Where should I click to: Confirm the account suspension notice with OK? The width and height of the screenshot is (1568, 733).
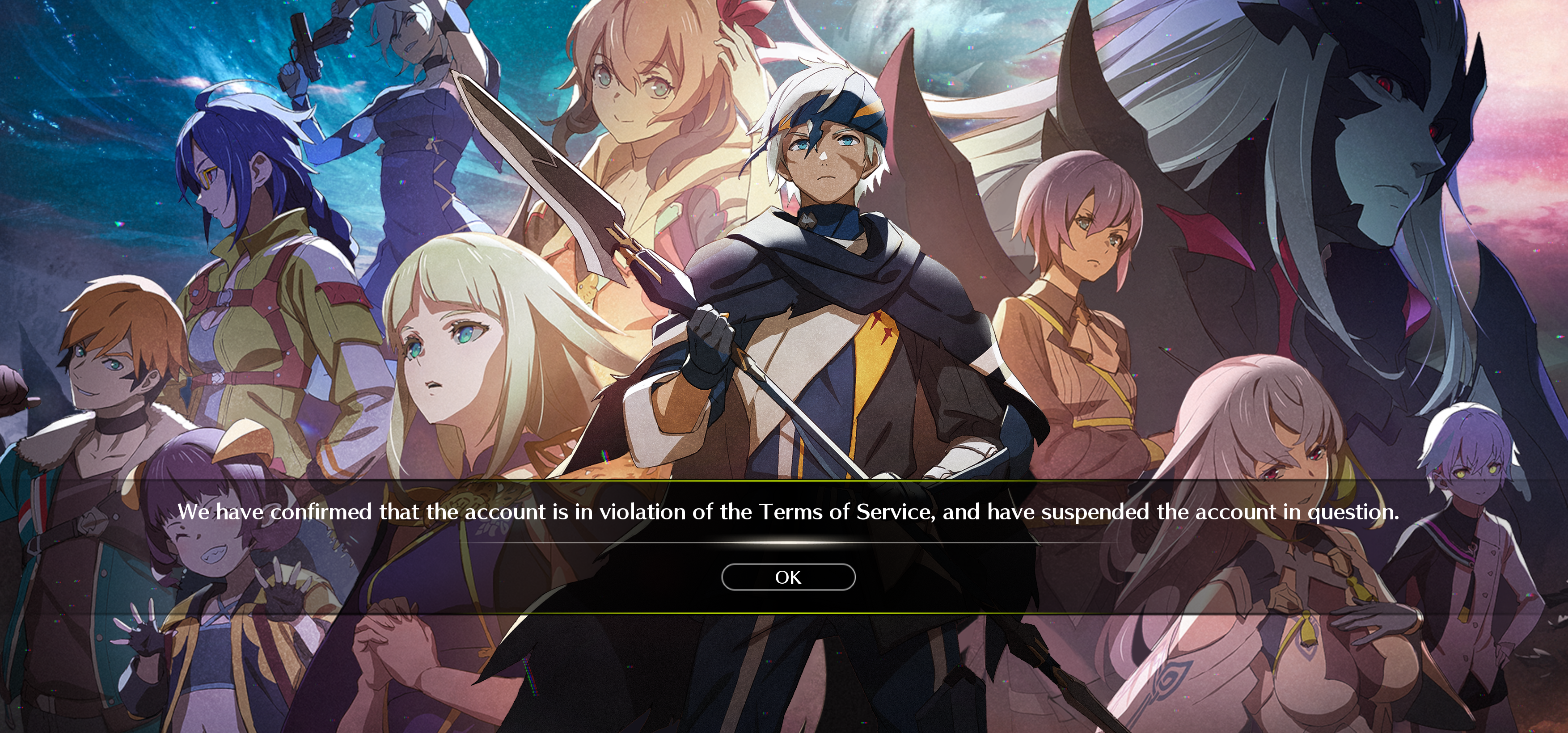pos(788,577)
